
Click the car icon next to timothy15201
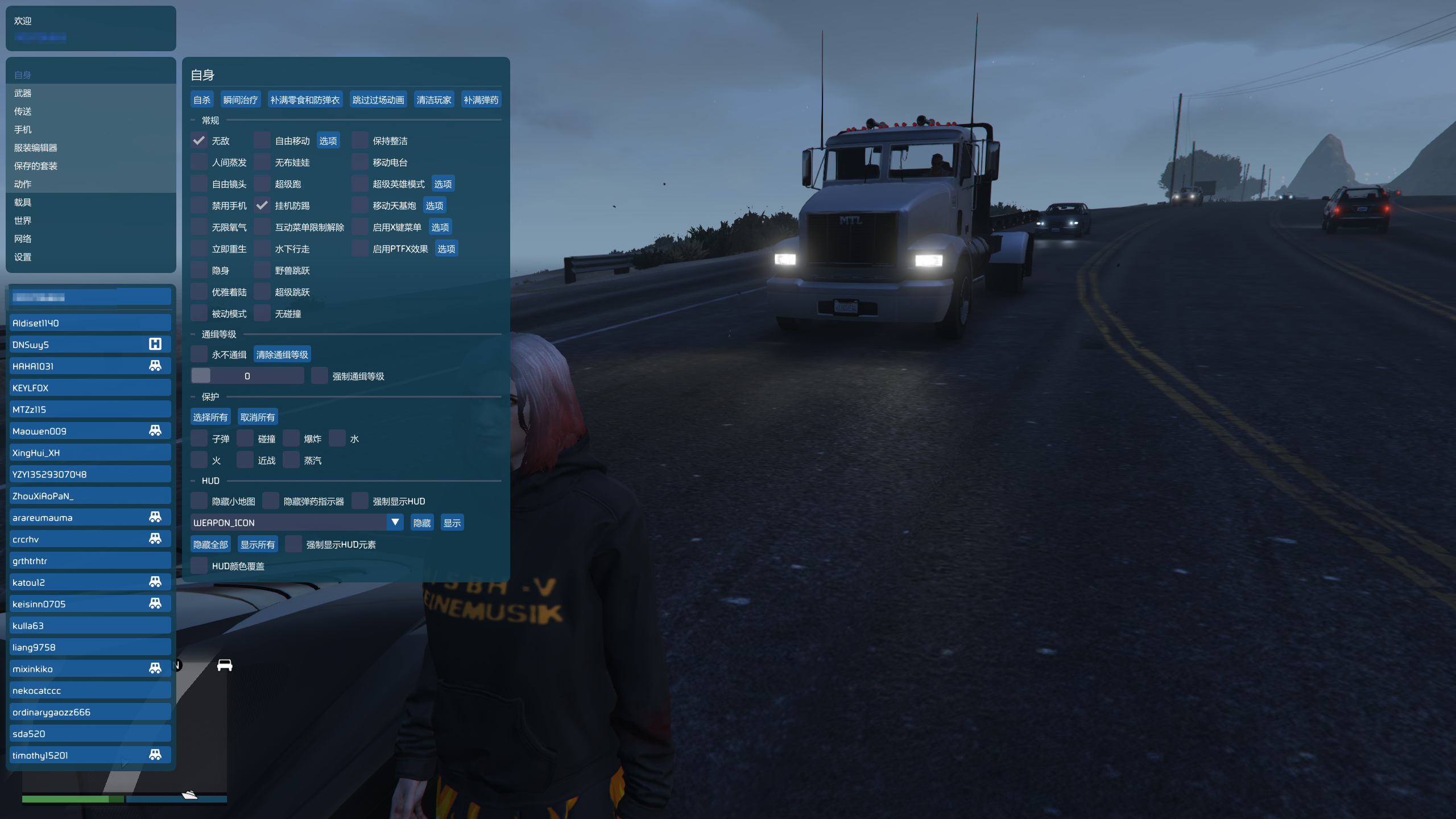[x=156, y=755]
